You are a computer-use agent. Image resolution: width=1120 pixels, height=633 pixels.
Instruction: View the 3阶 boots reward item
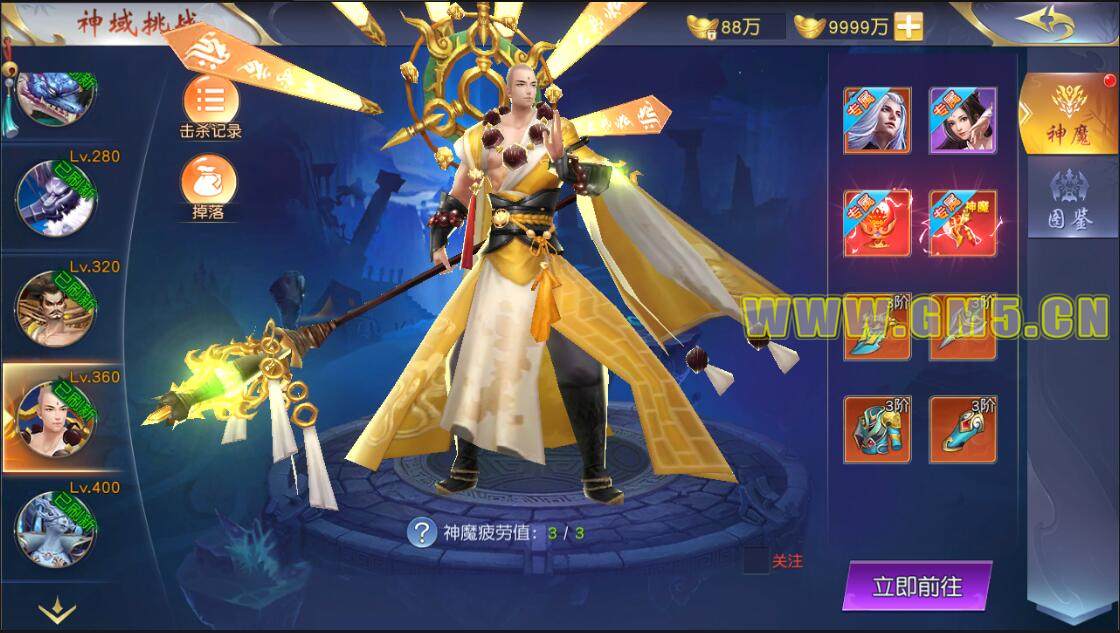[x=962, y=429]
